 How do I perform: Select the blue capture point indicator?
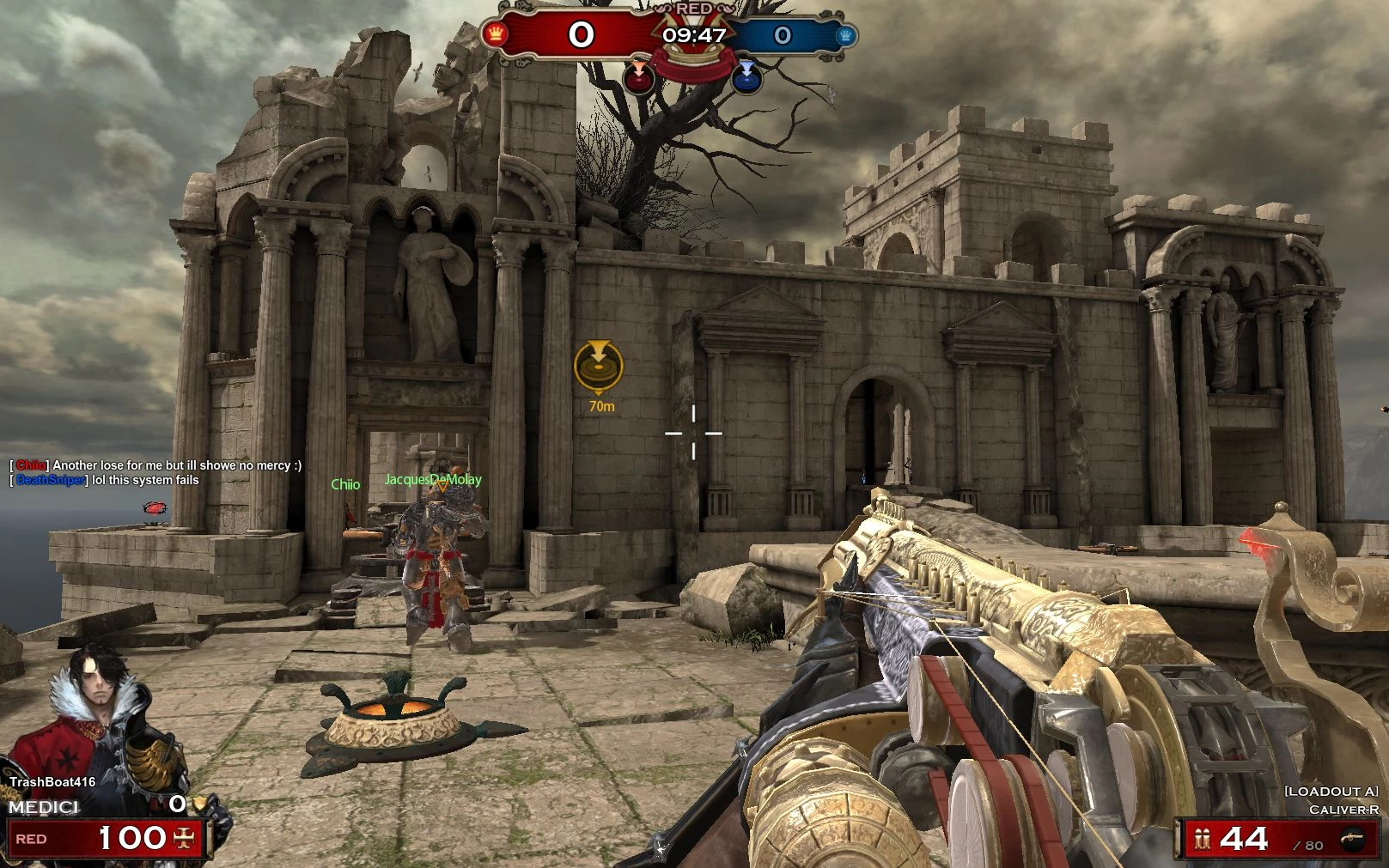click(746, 77)
